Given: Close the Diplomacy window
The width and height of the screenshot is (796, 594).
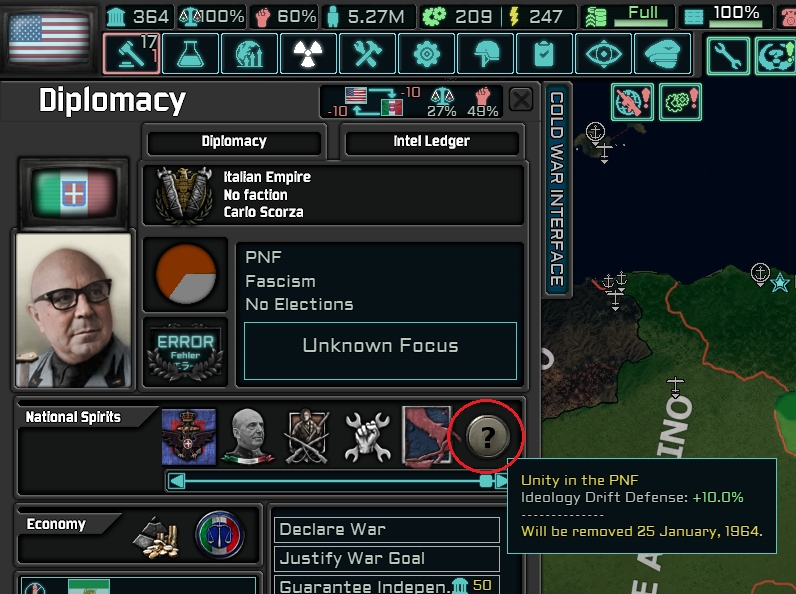Looking at the screenshot, I should point(521,99).
